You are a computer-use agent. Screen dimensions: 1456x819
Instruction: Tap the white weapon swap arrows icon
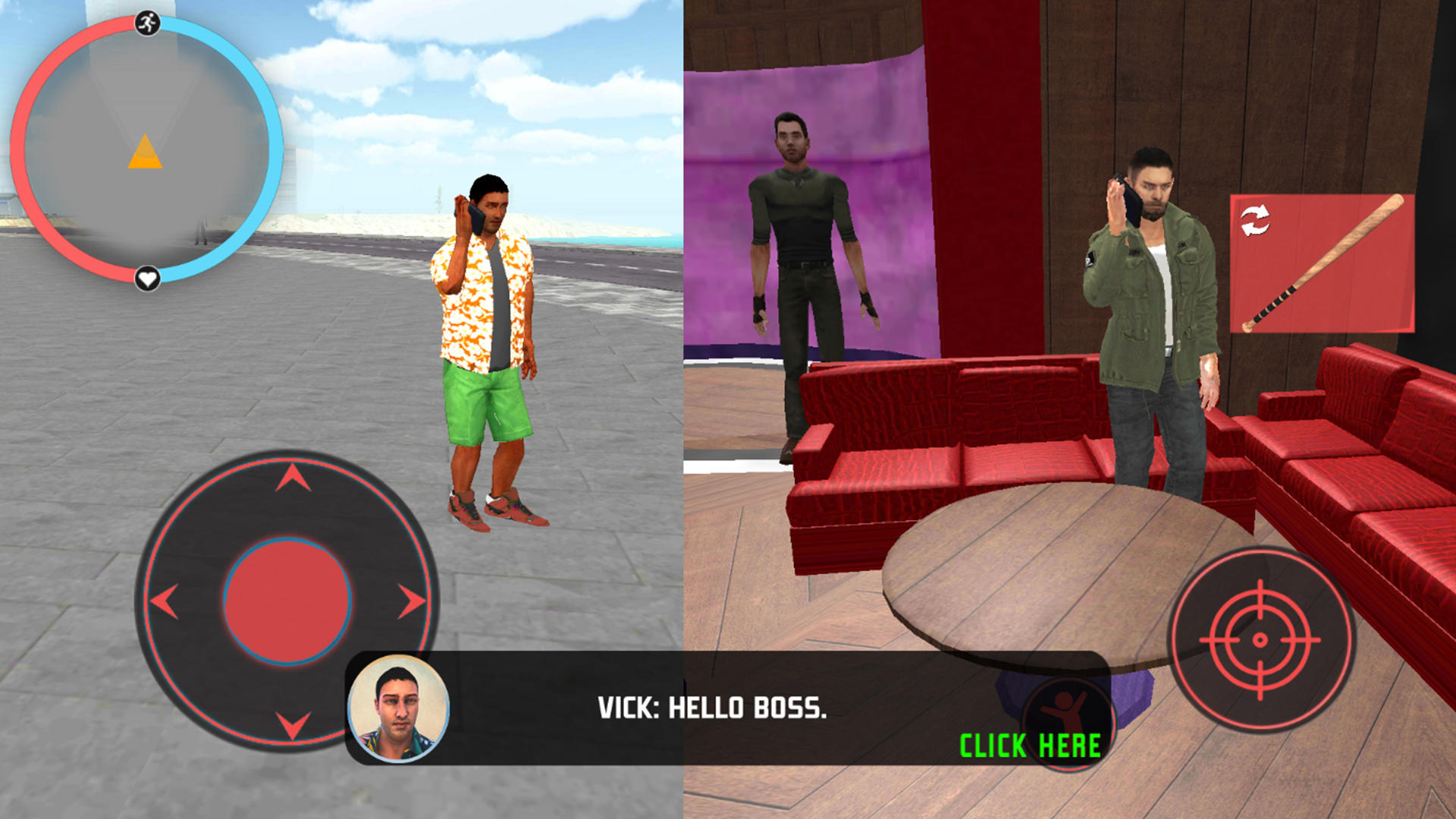(1255, 222)
